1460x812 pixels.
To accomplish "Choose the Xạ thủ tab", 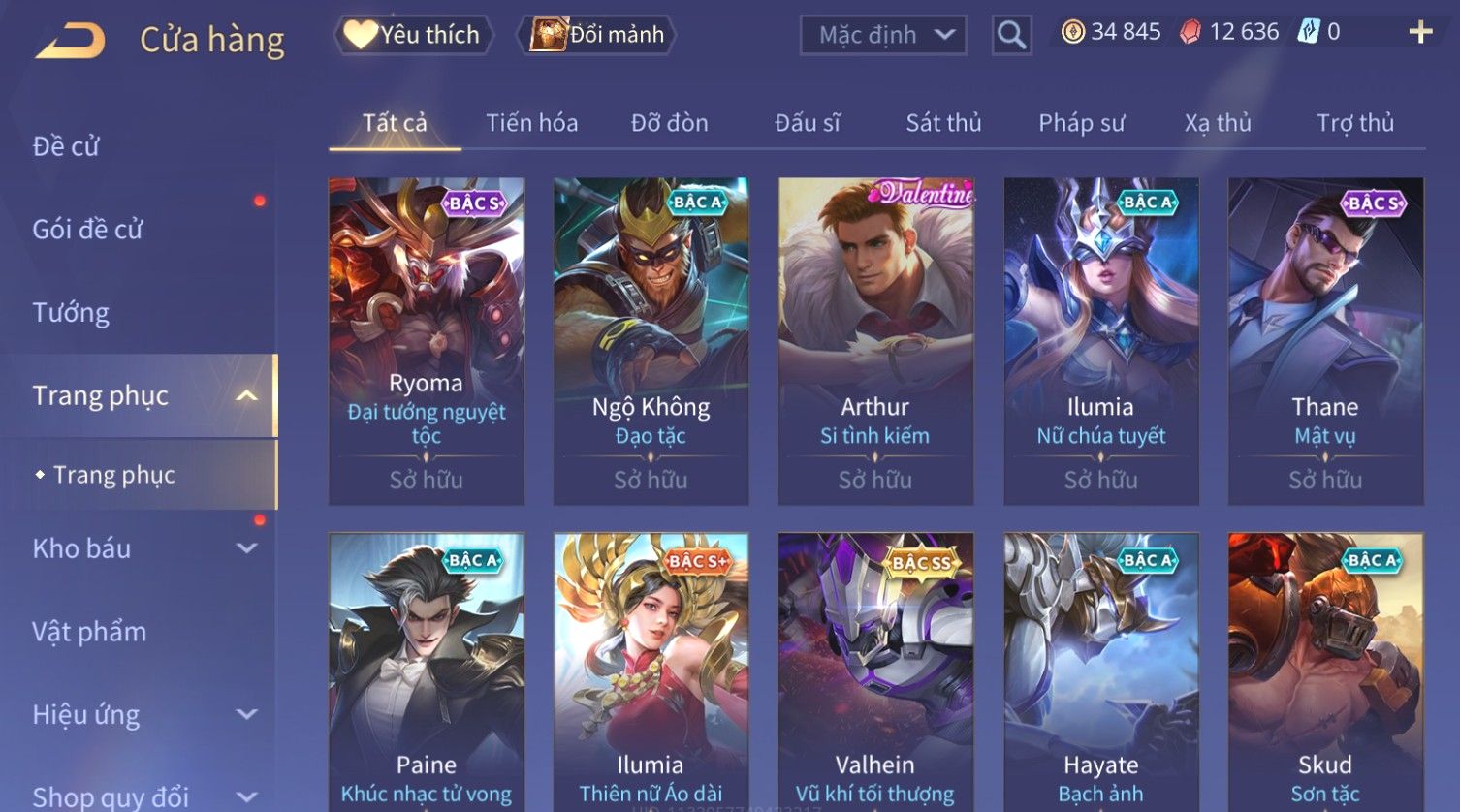I will (1218, 123).
